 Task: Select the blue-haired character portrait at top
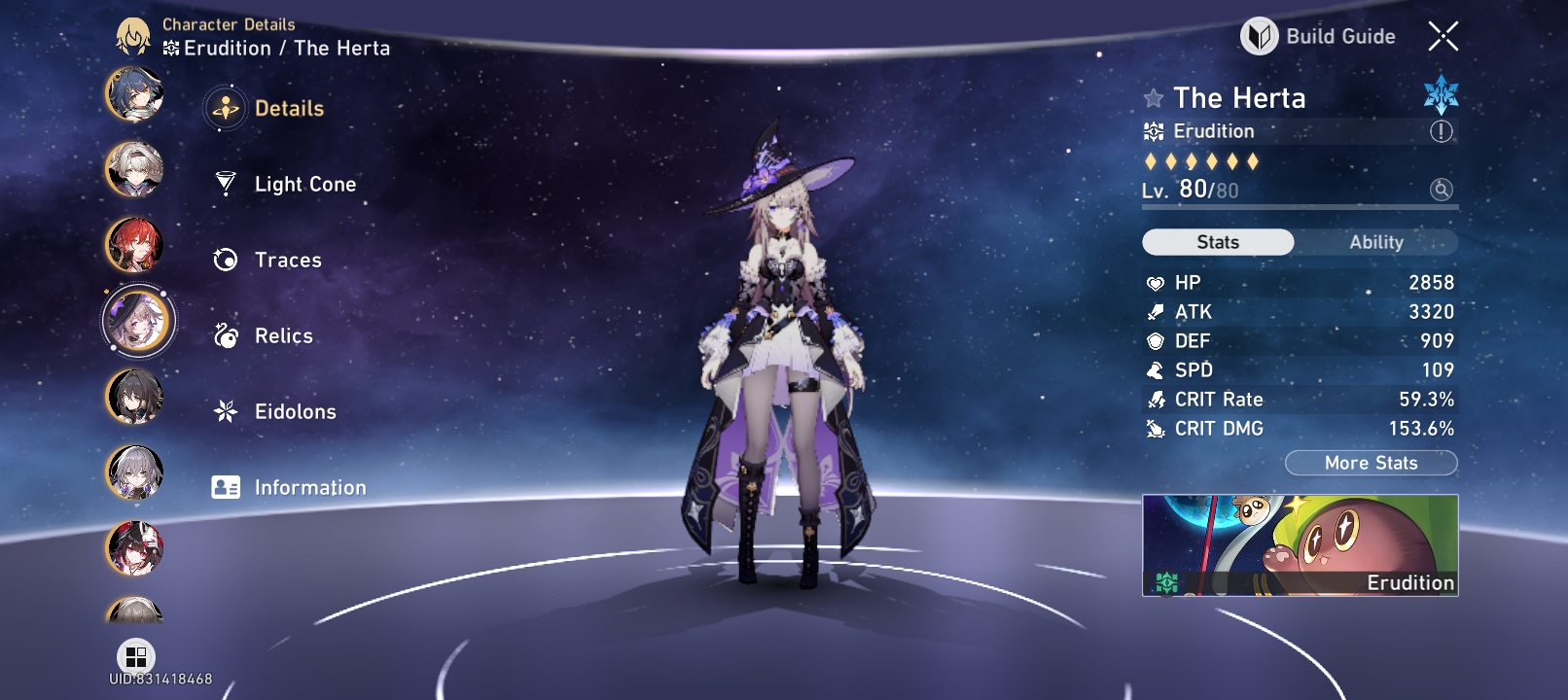pyautogui.click(x=135, y=96)
